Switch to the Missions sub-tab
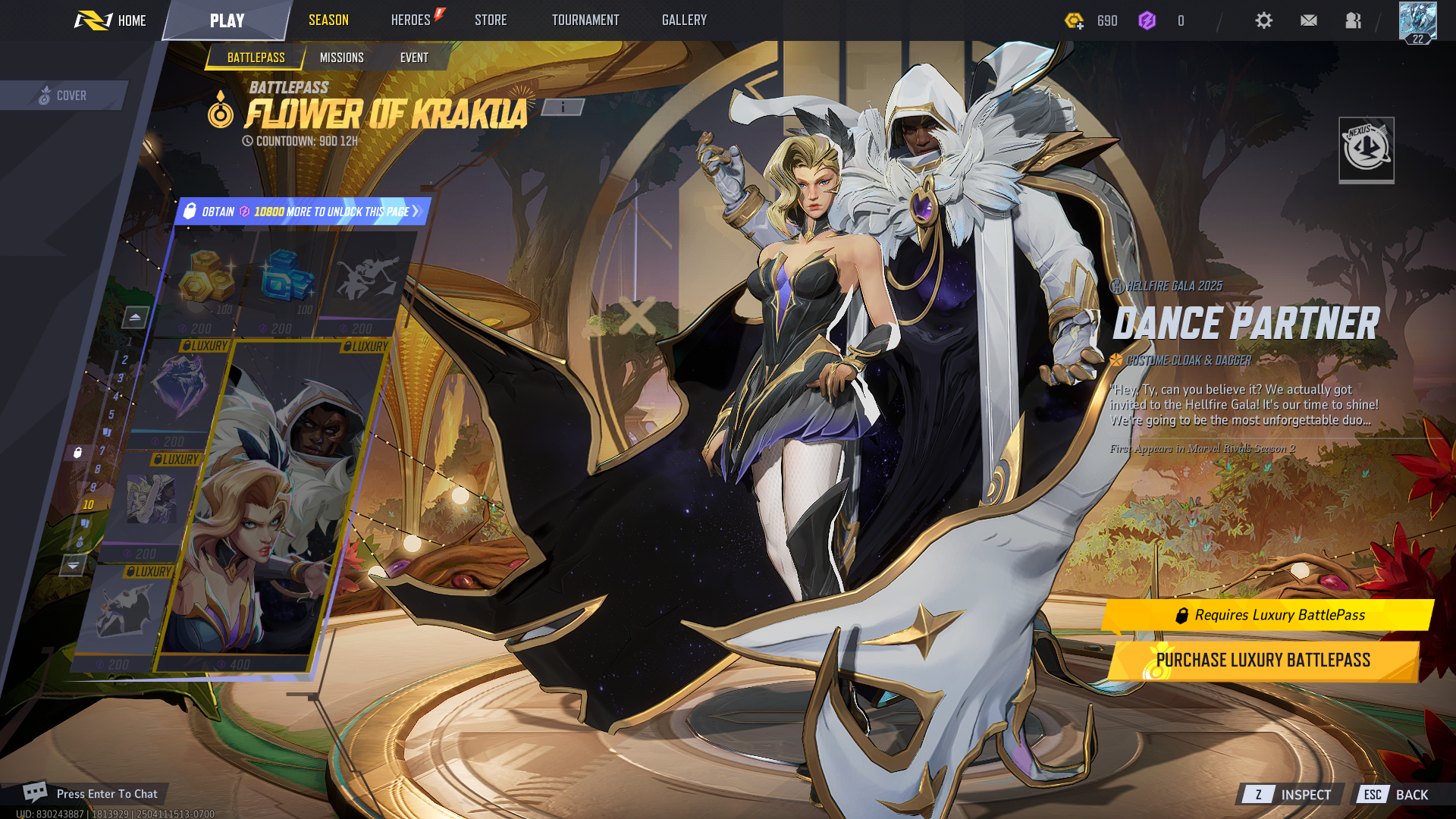Screen dimensions: 1456x819 (x=342, y=58)
